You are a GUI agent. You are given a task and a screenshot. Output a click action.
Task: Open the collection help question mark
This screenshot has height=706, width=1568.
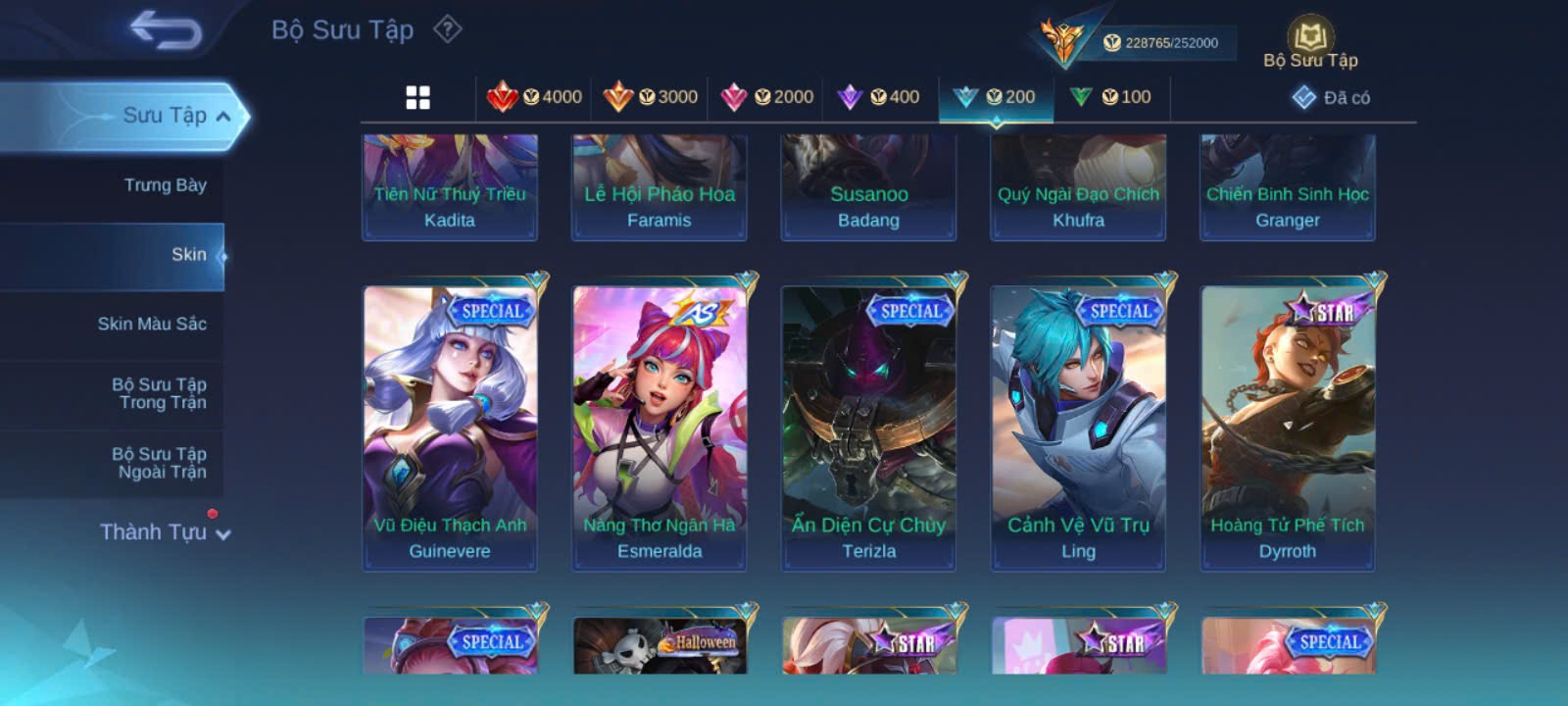448,29
